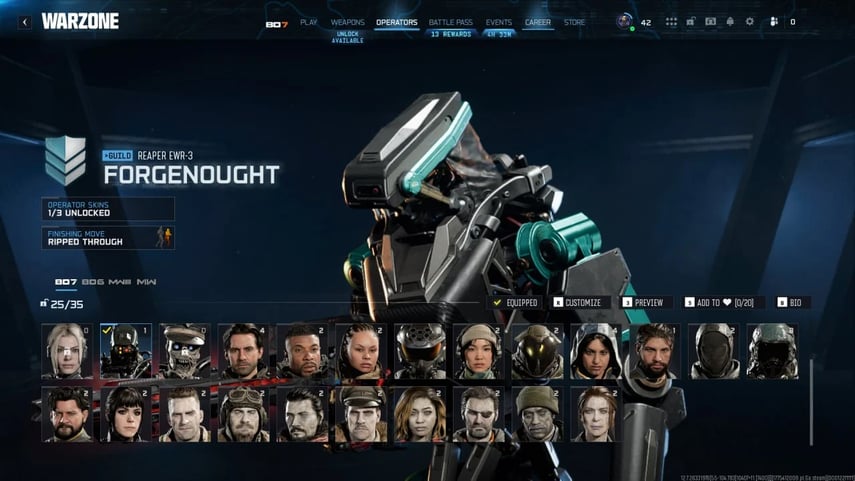Open the Ripped Through finishing move
The width and height of the screenshot is (855, 481).
108,237
